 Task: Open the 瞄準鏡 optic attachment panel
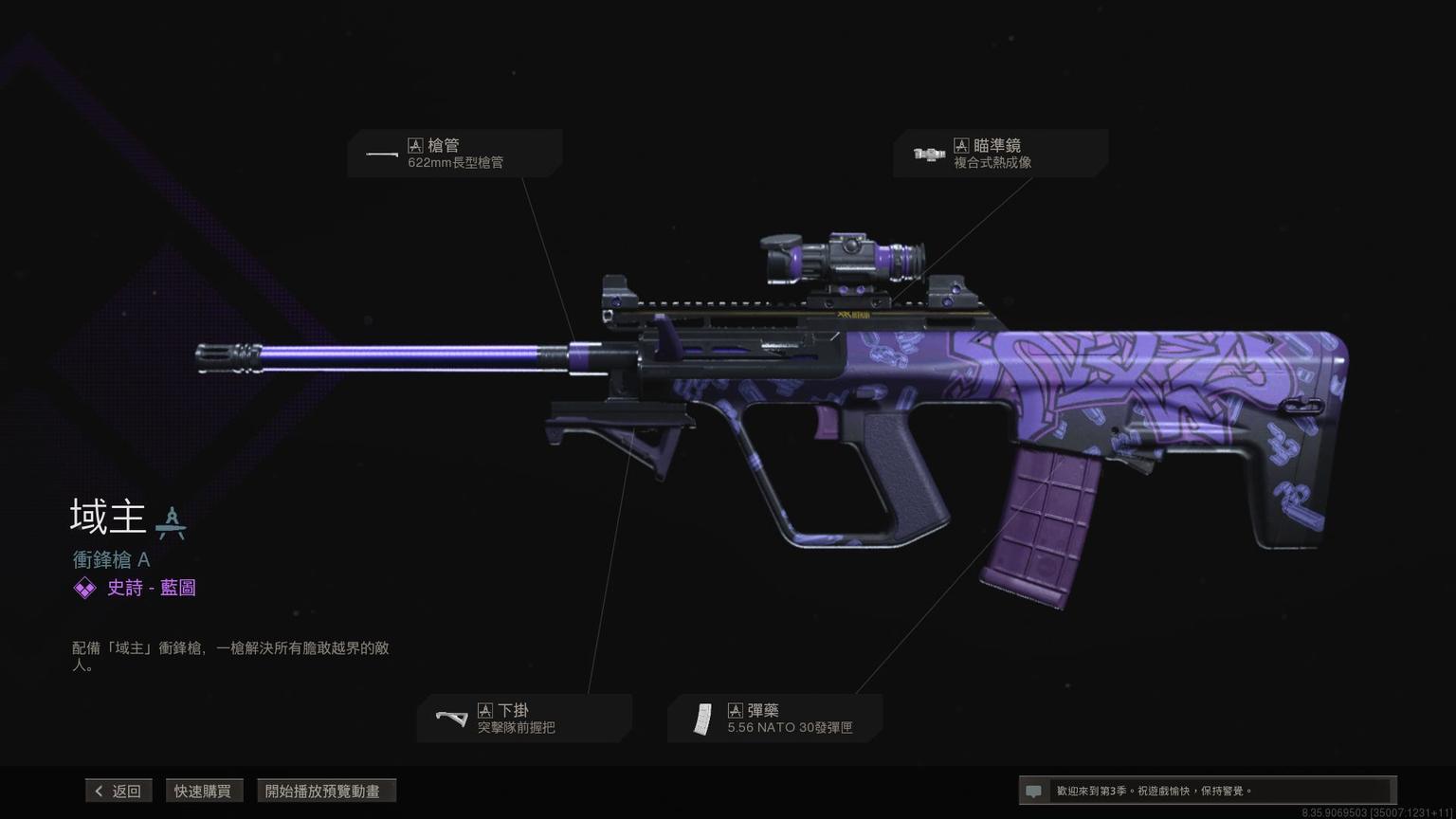click(1000, 154)
